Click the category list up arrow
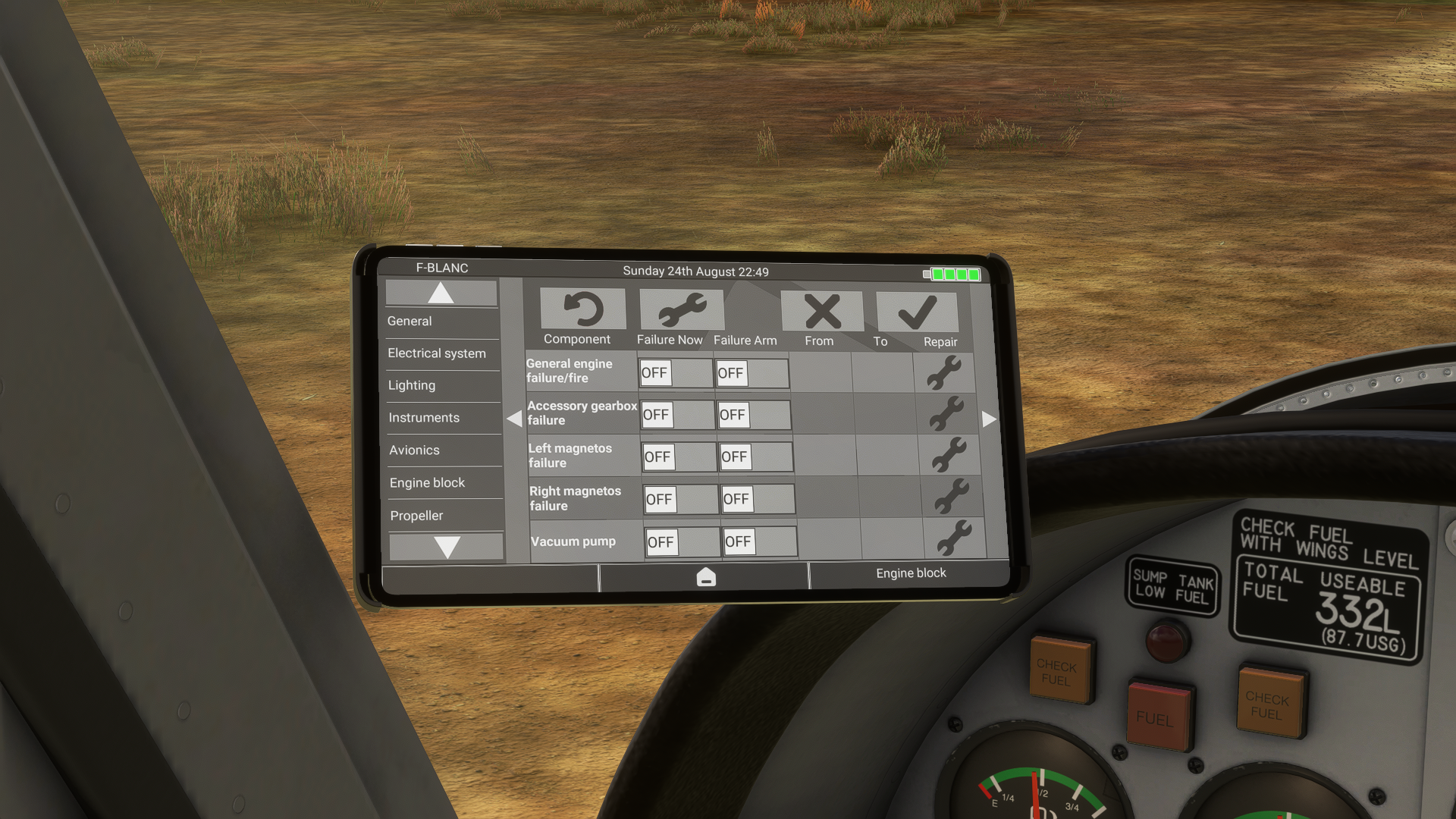The height and width of the screenshot is (819, 1456). (441, 293)
